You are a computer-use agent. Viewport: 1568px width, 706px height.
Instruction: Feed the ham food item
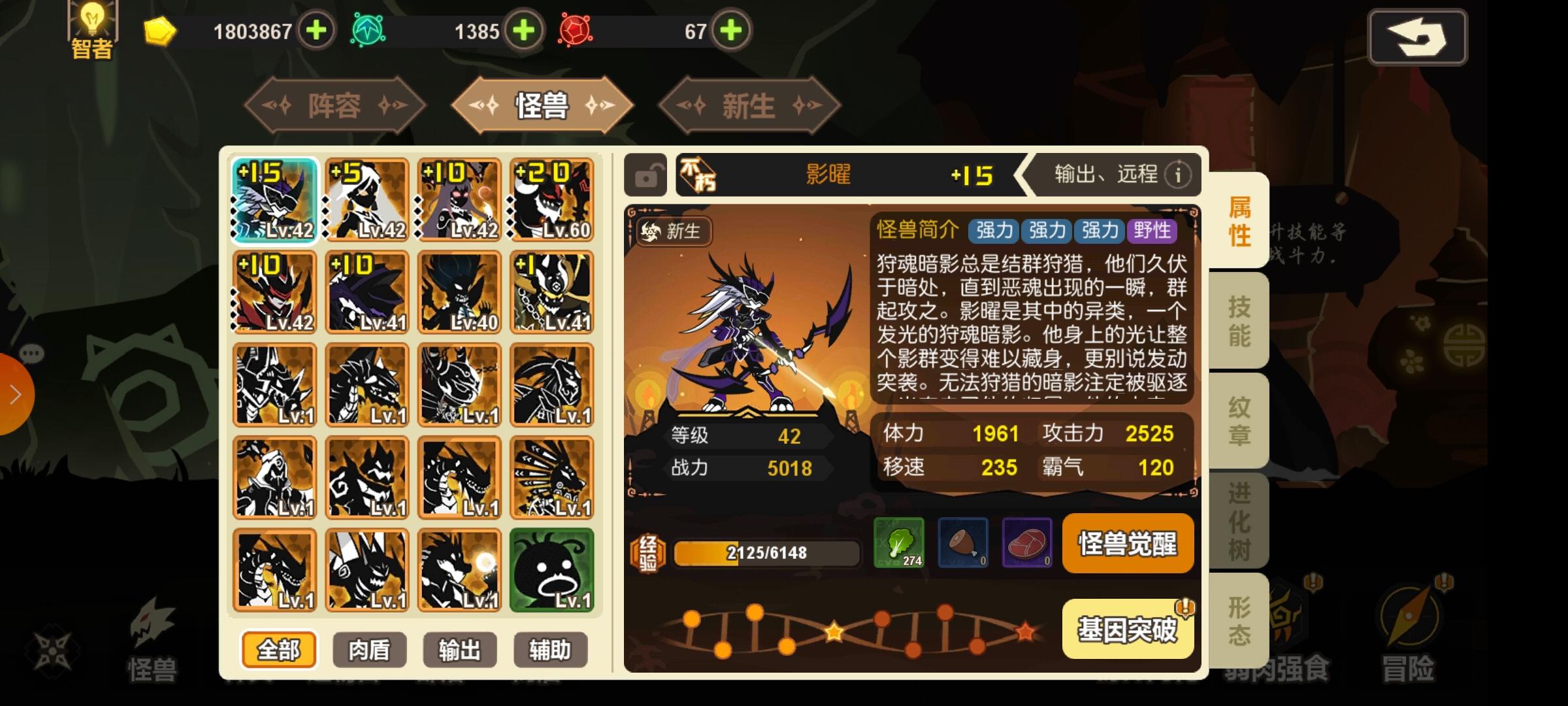(x=963, y=544)
